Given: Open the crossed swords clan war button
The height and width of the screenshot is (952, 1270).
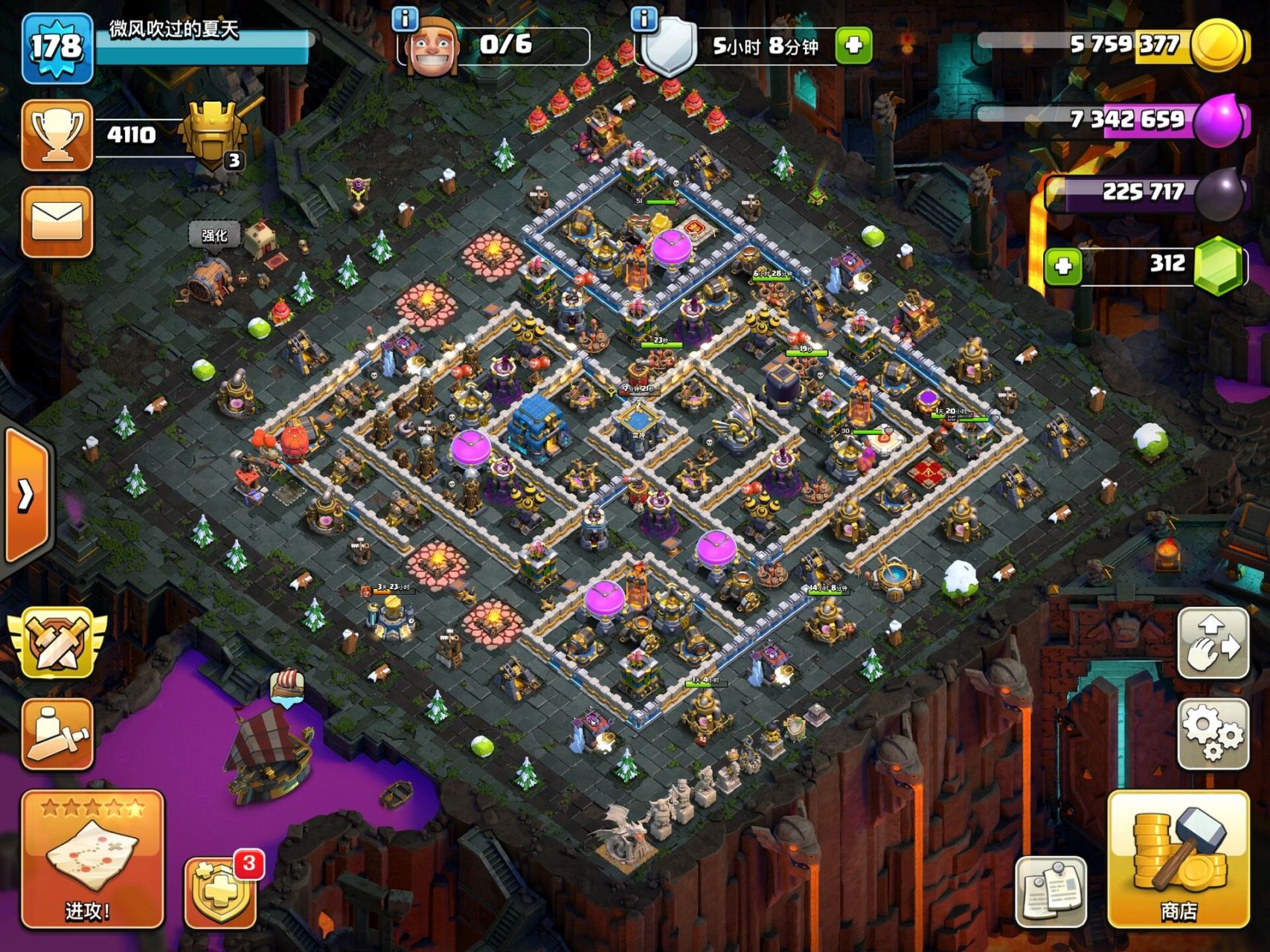Looking at the screenshot, I should [57, 642].
